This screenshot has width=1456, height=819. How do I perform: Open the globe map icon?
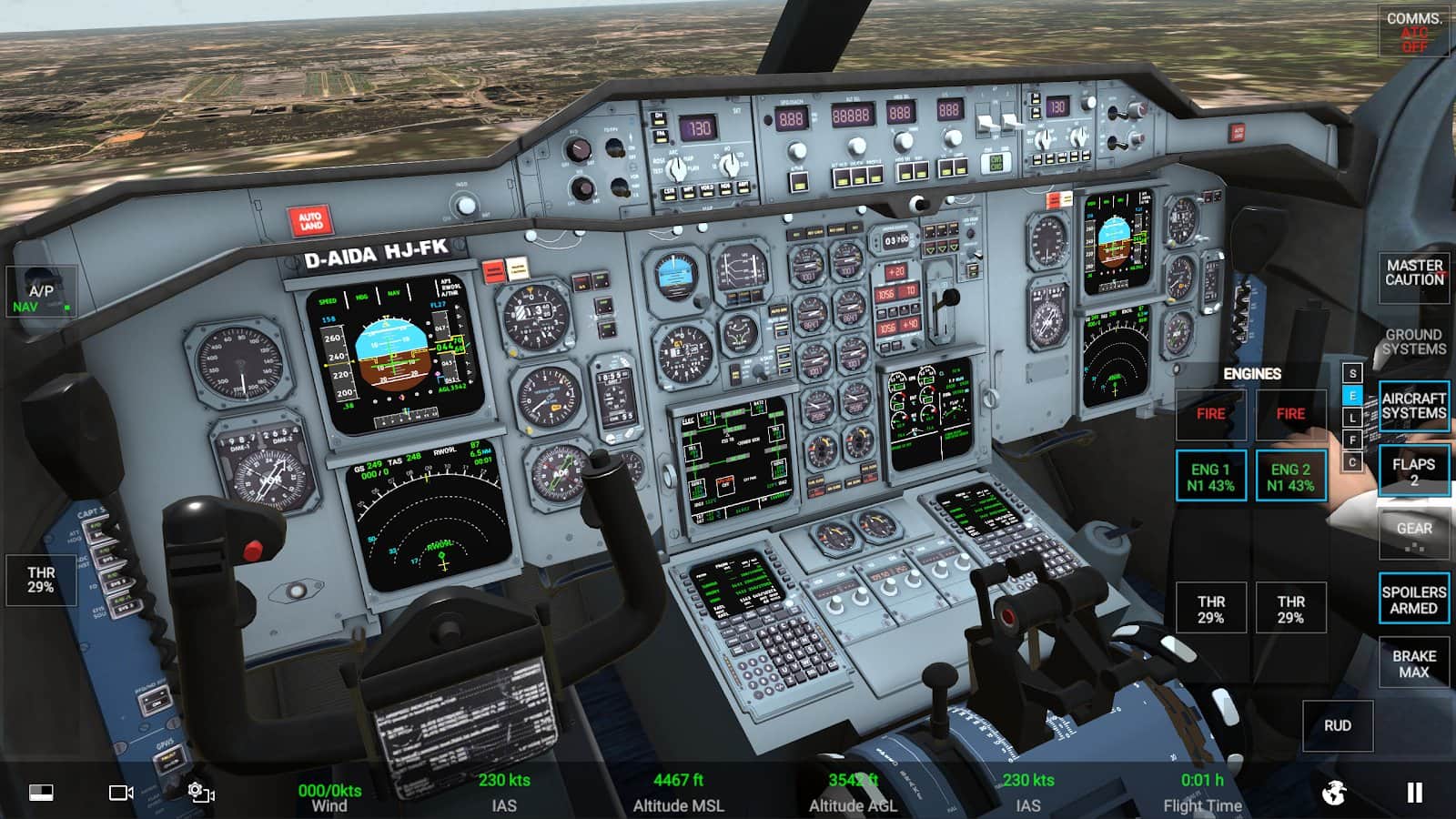pos(1333,793)
